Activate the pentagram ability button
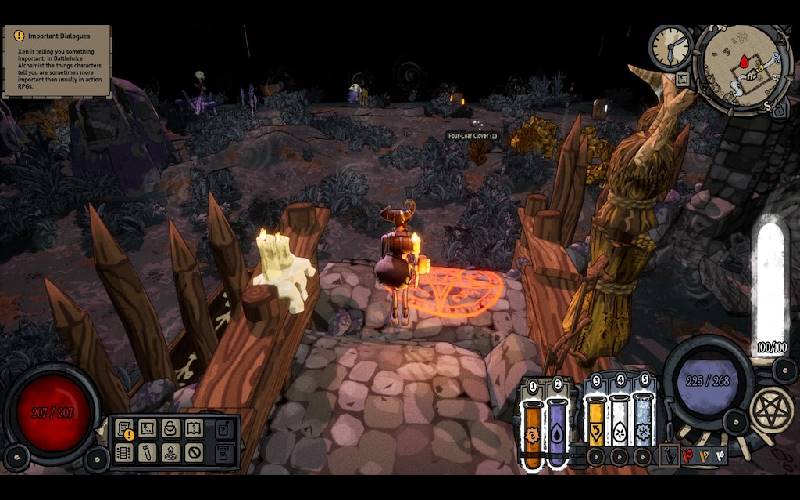The width and height of the screenshot is (800, 500). click(771, 408)
